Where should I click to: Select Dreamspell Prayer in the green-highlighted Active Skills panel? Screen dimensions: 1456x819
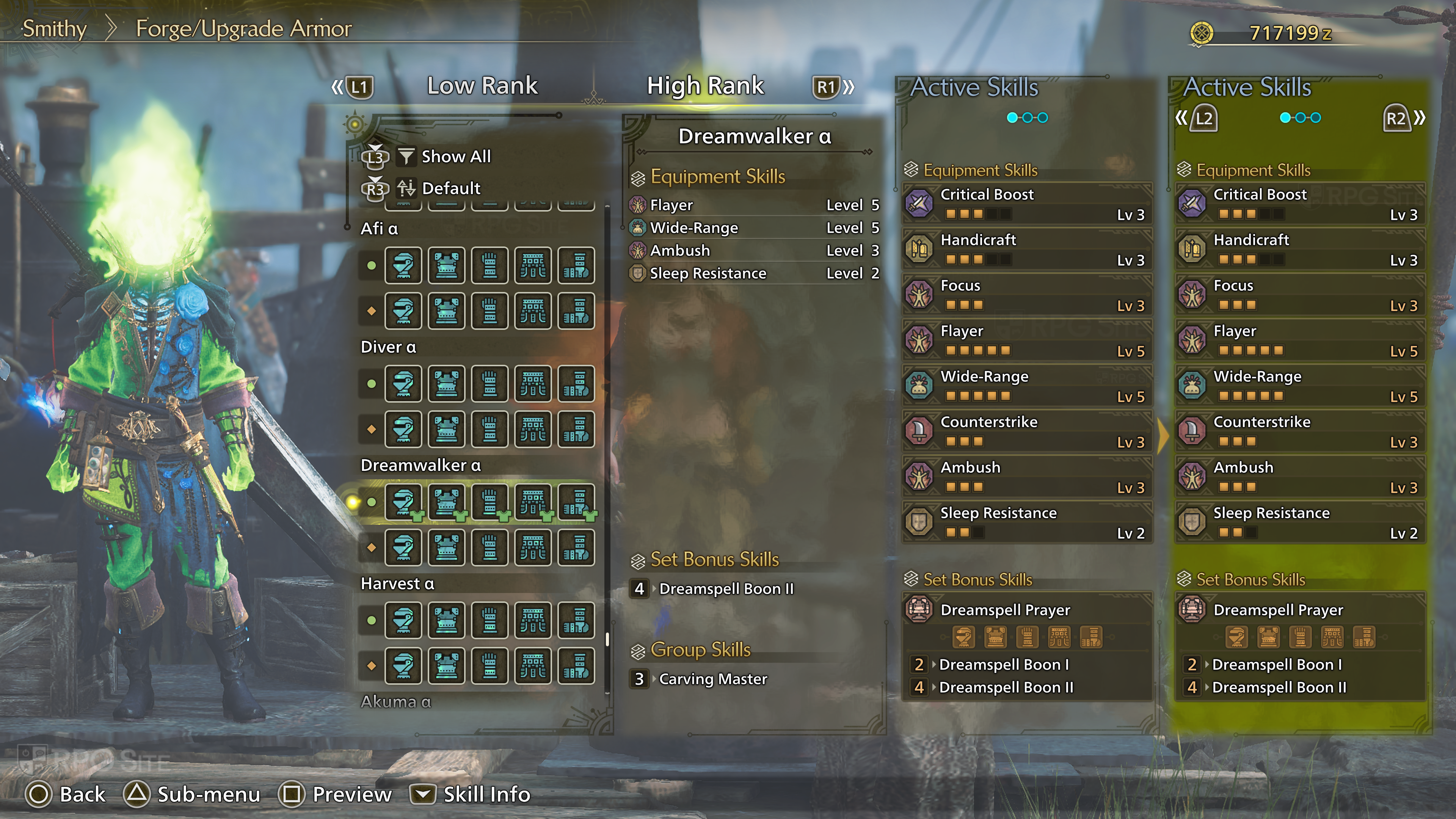pos(1300,610)
